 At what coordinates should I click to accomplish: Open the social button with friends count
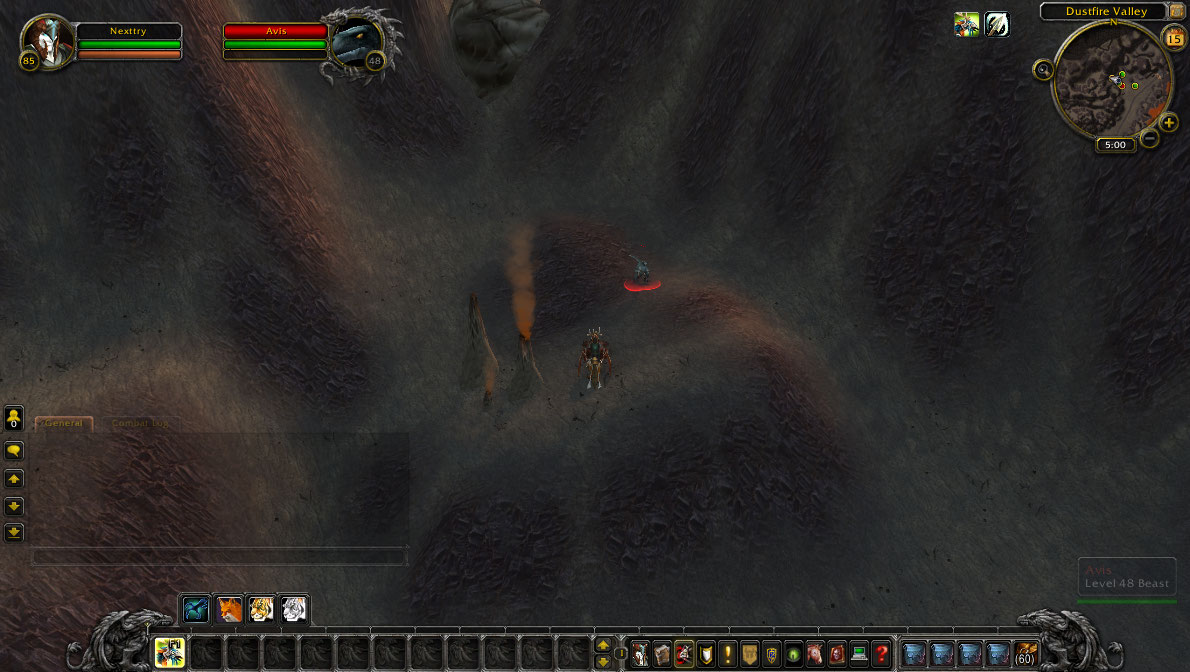(14, 416)
